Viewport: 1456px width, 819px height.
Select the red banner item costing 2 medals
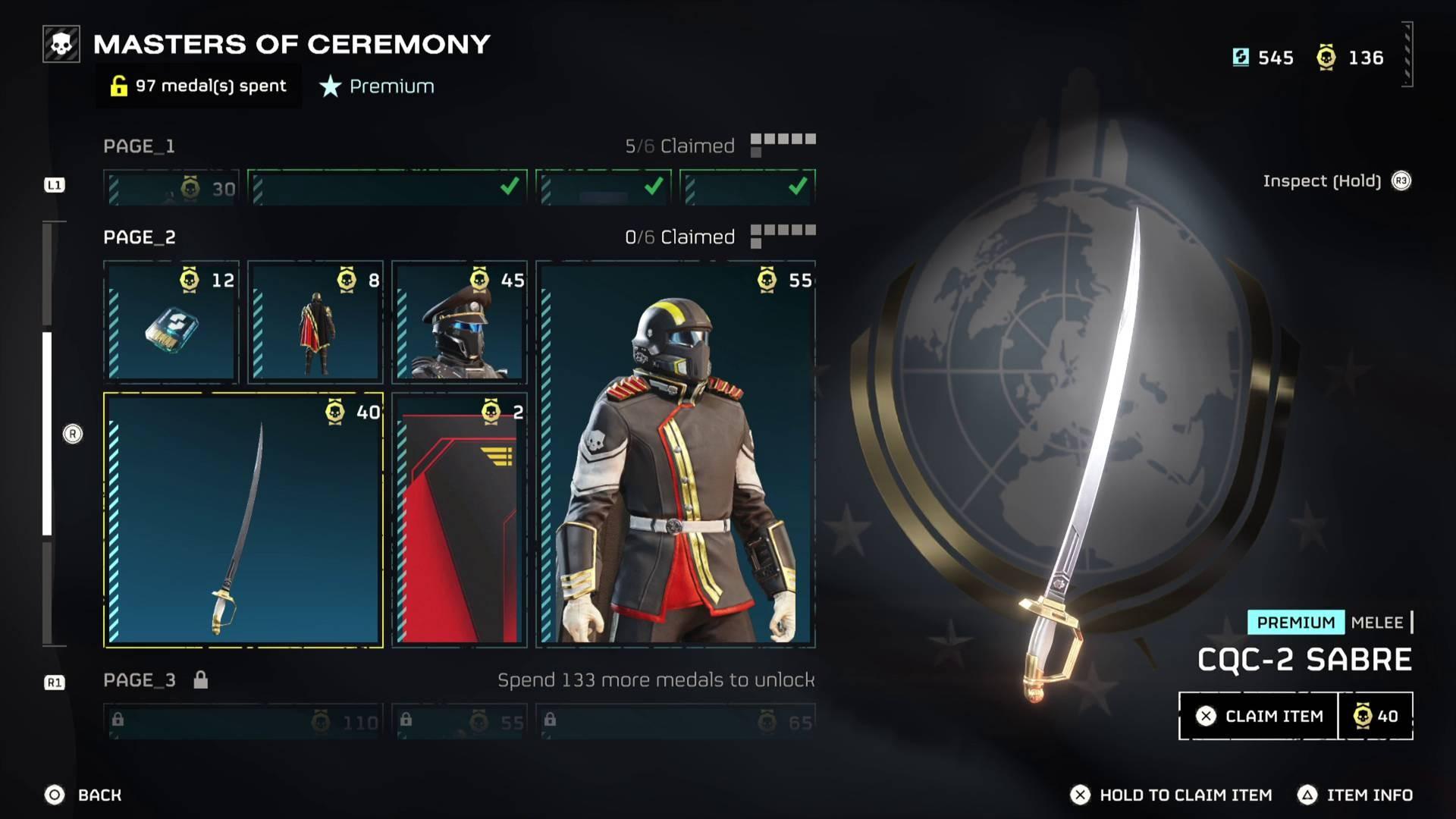(x=458, y=523)
